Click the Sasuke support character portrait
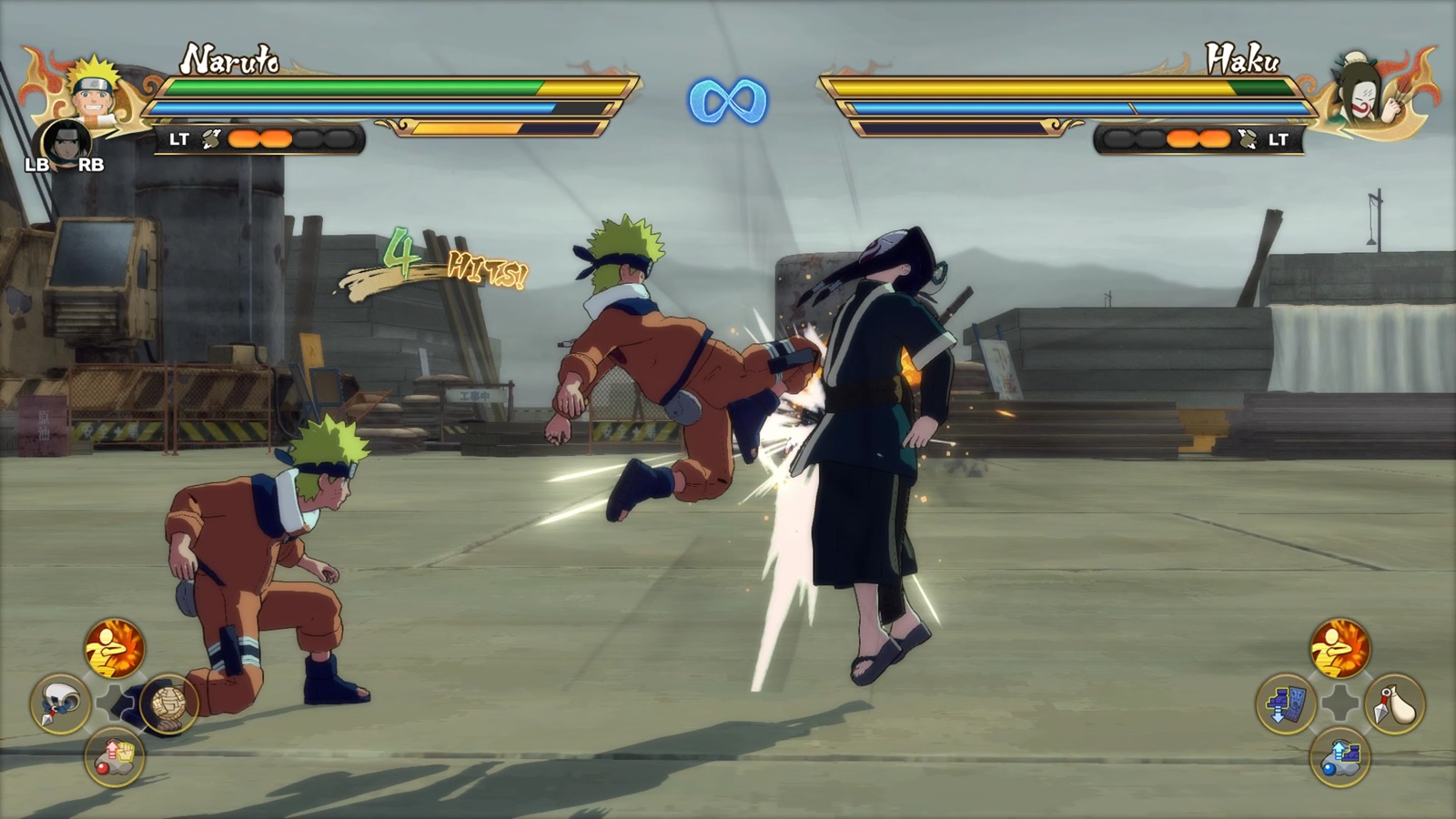 click(x=66, y=143)
